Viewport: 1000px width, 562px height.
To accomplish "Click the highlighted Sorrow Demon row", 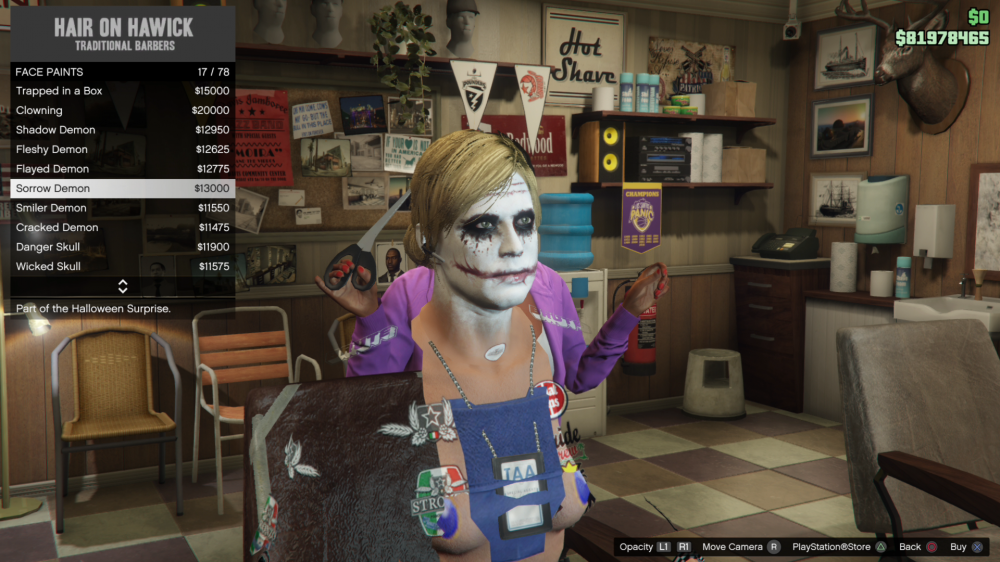I will (122, 188).
